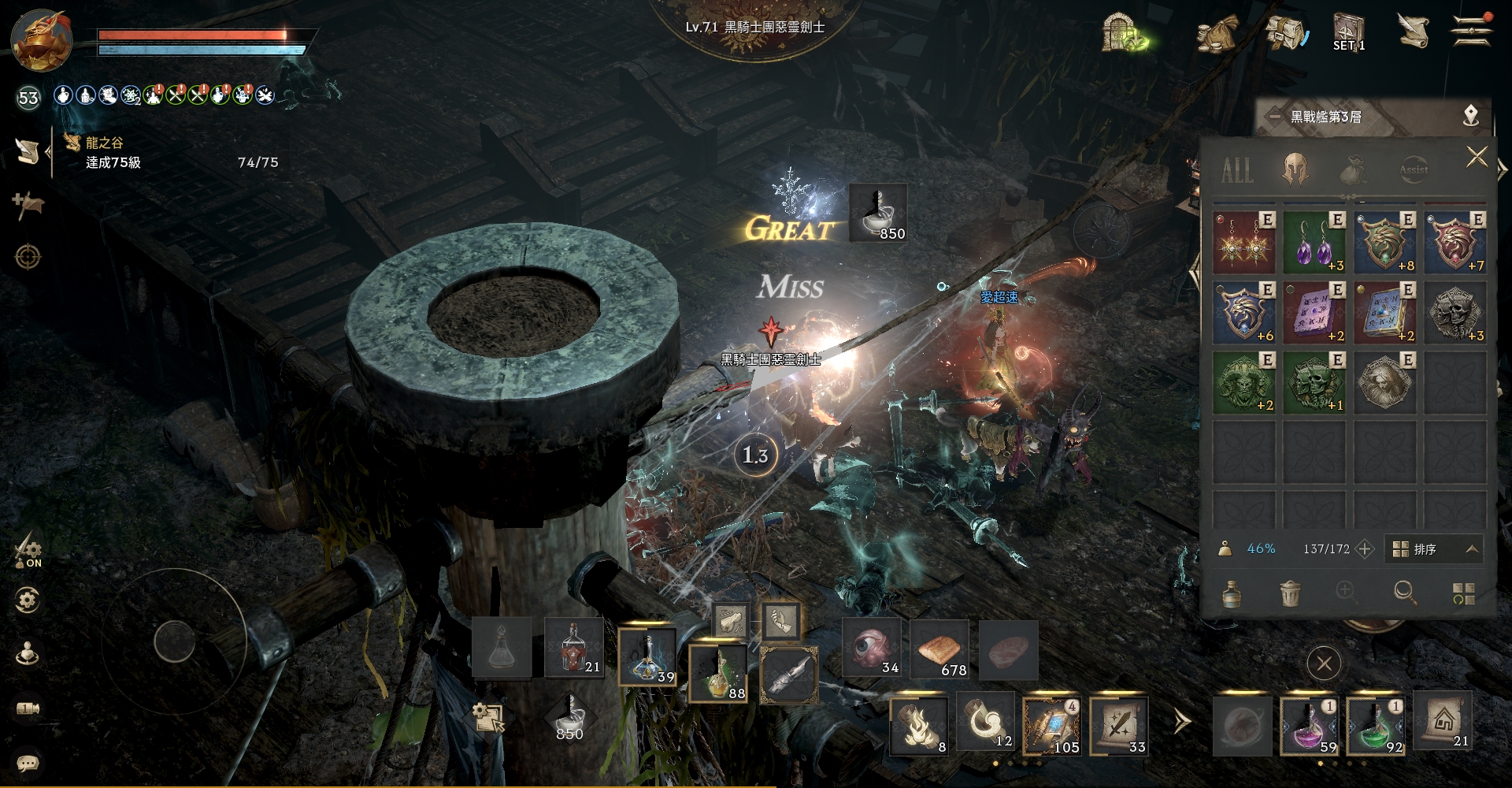The width and height of the screenshot is (1512, 788).
Task: Expand inventory capacity with plus button
Action: tap(1365, 549)
